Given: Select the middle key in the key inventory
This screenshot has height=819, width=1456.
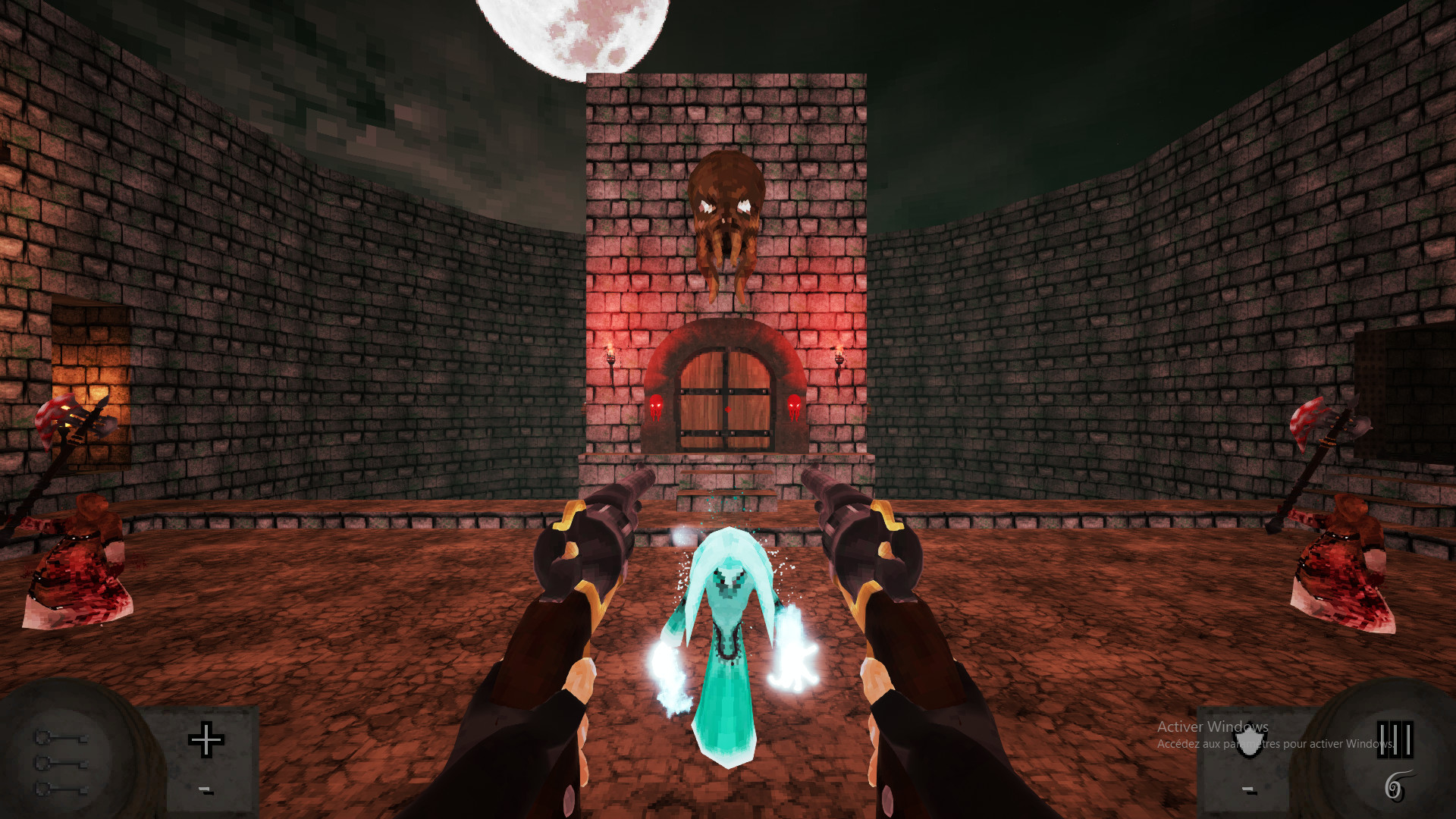Looking at the screenshot, I should [x=61, y=764].
